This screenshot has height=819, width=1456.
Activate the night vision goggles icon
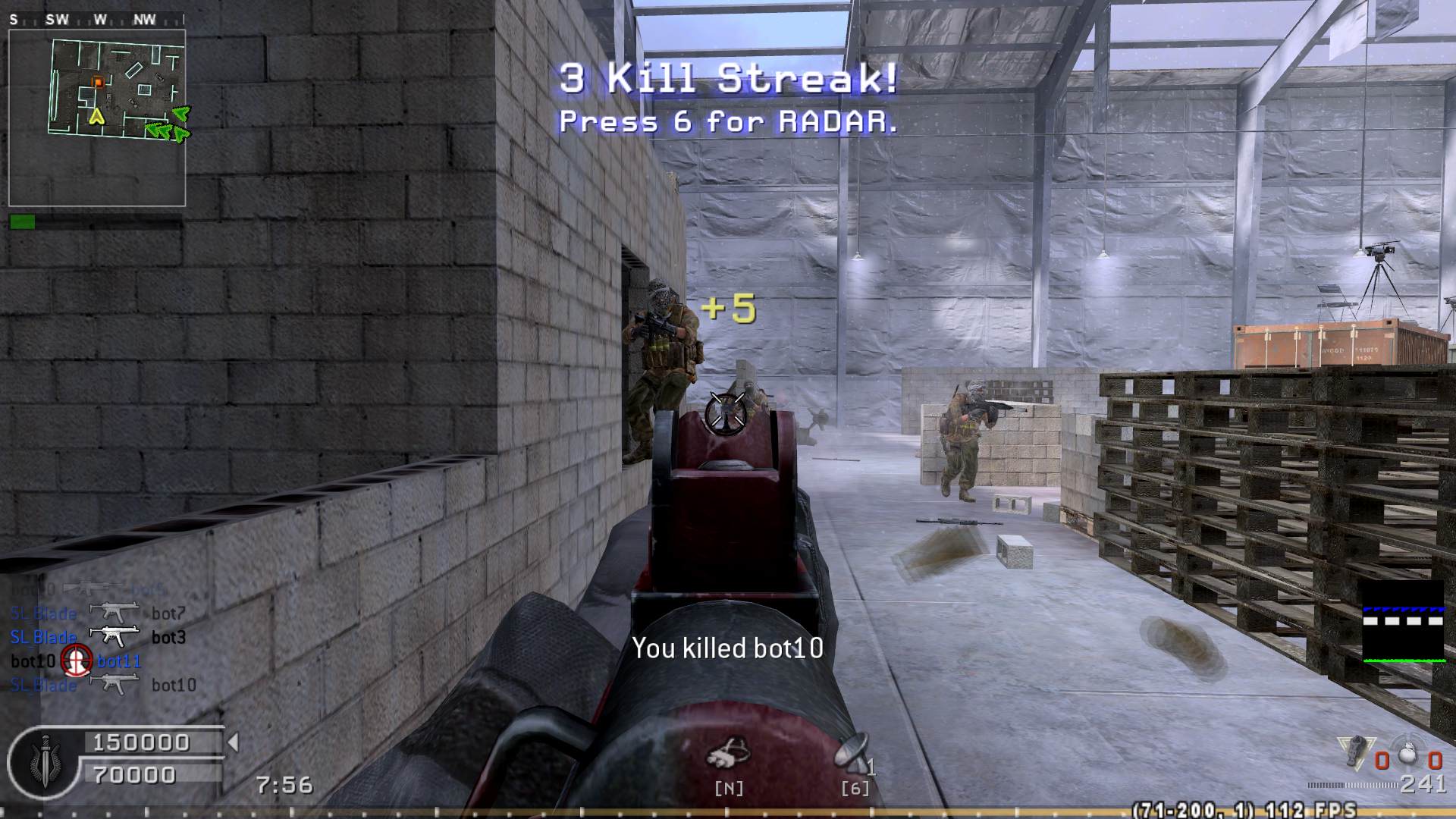[728, 755]
